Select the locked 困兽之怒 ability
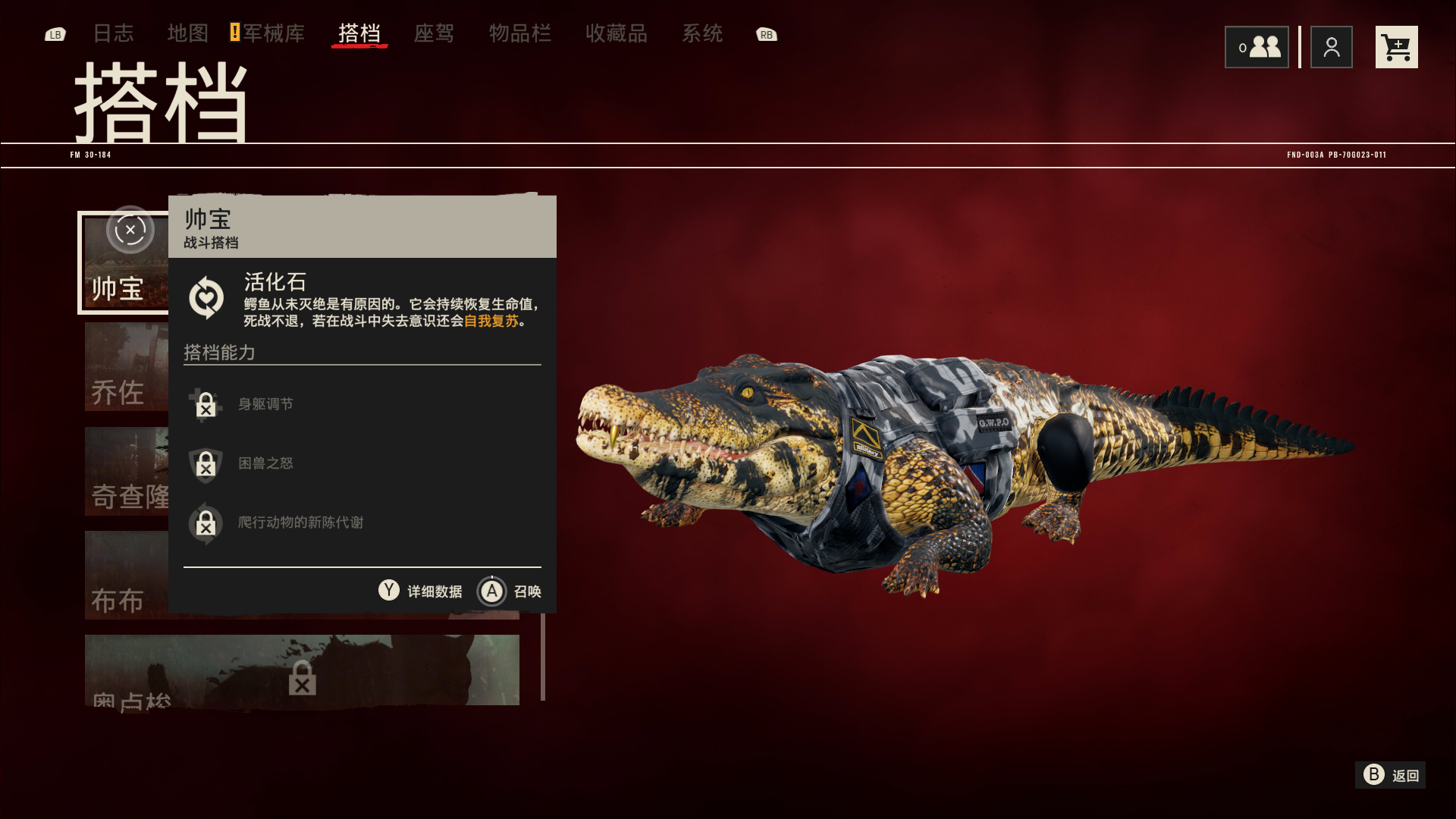Image resolution: width=1456 pixels, height=819 pixels. 265,463
